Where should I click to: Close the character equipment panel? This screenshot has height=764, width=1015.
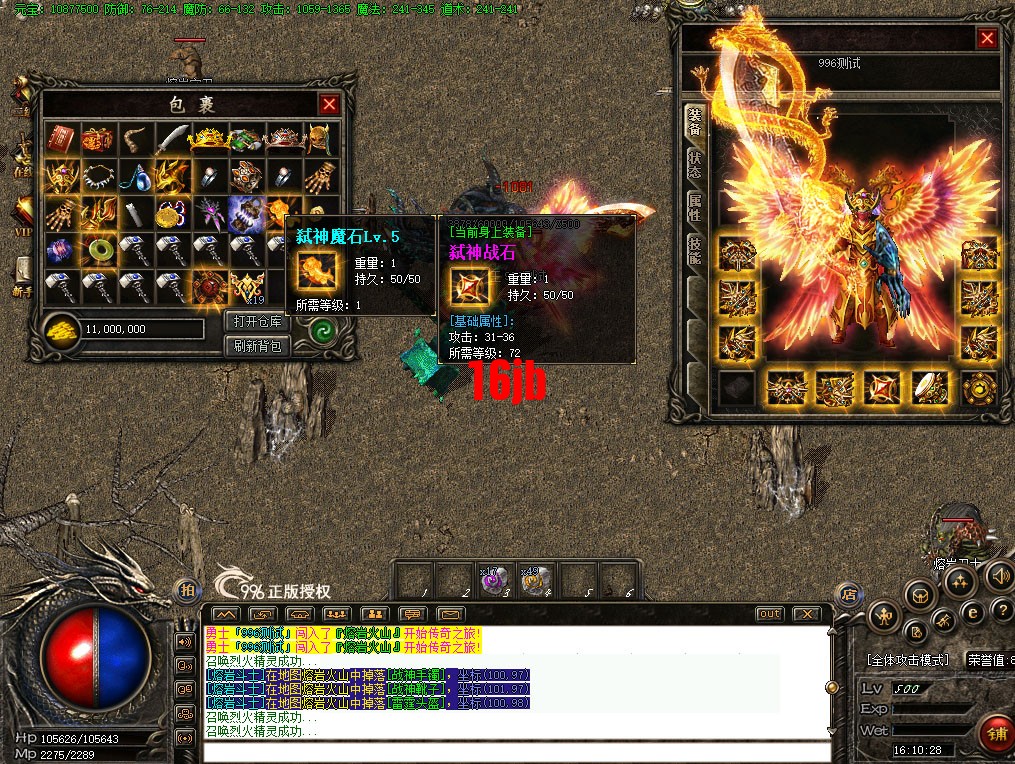click(987, 38)
